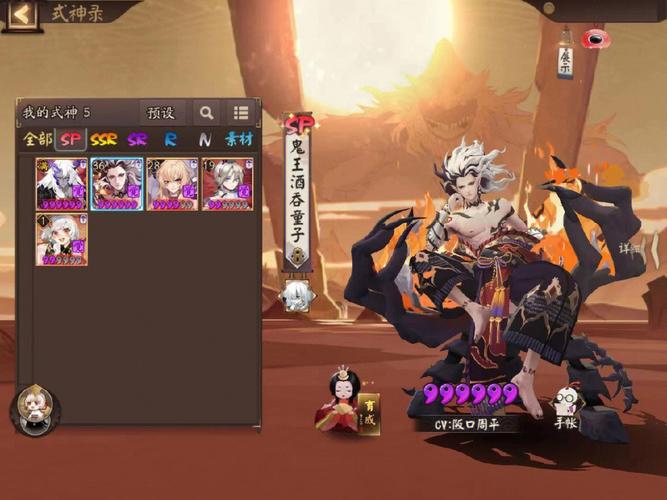Open the small skin icon under the name
Viewport: 667px width, 500px height.
click(x=297, y=296)
